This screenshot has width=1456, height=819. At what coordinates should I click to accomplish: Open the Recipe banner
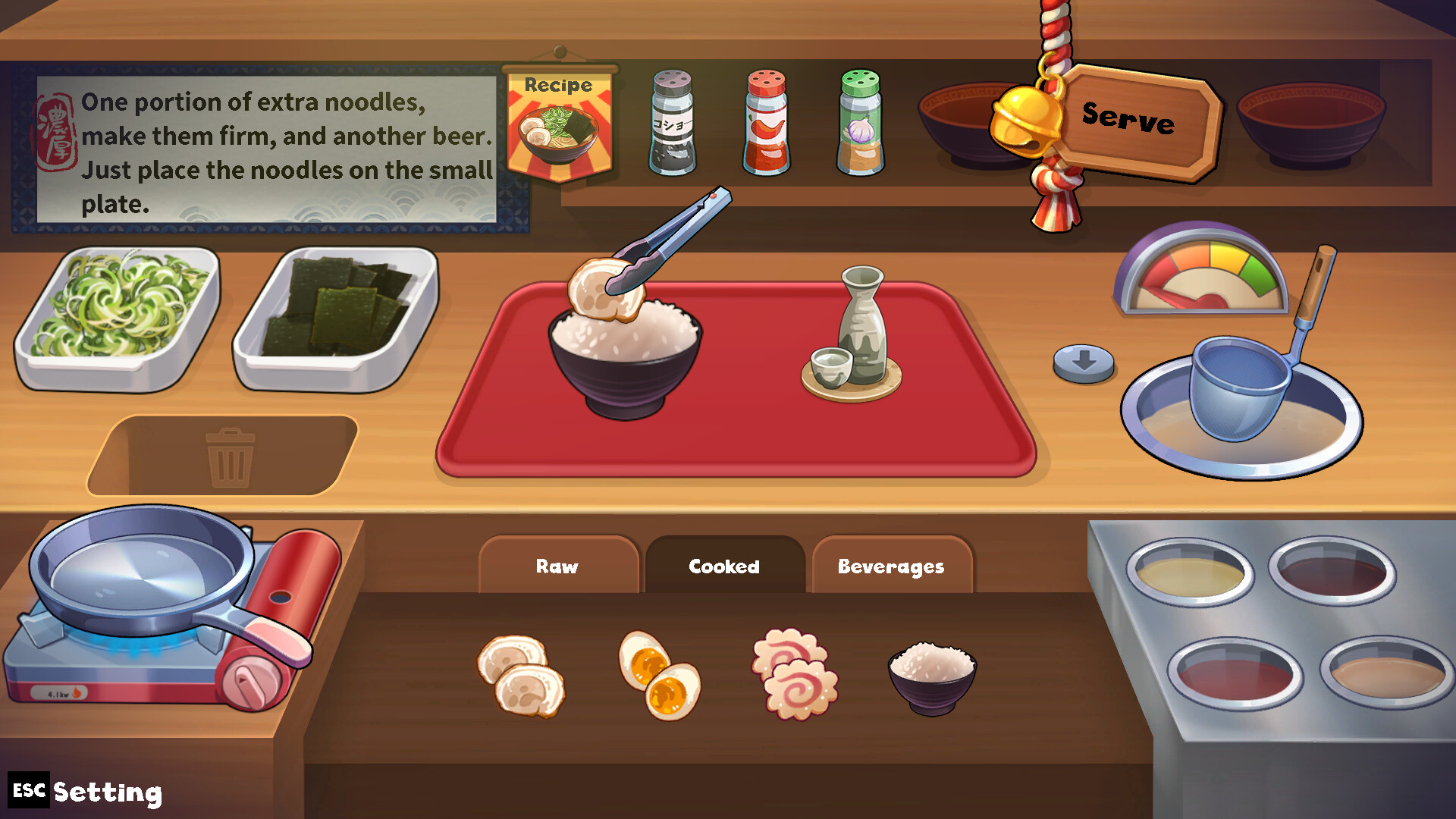(560, 121)
